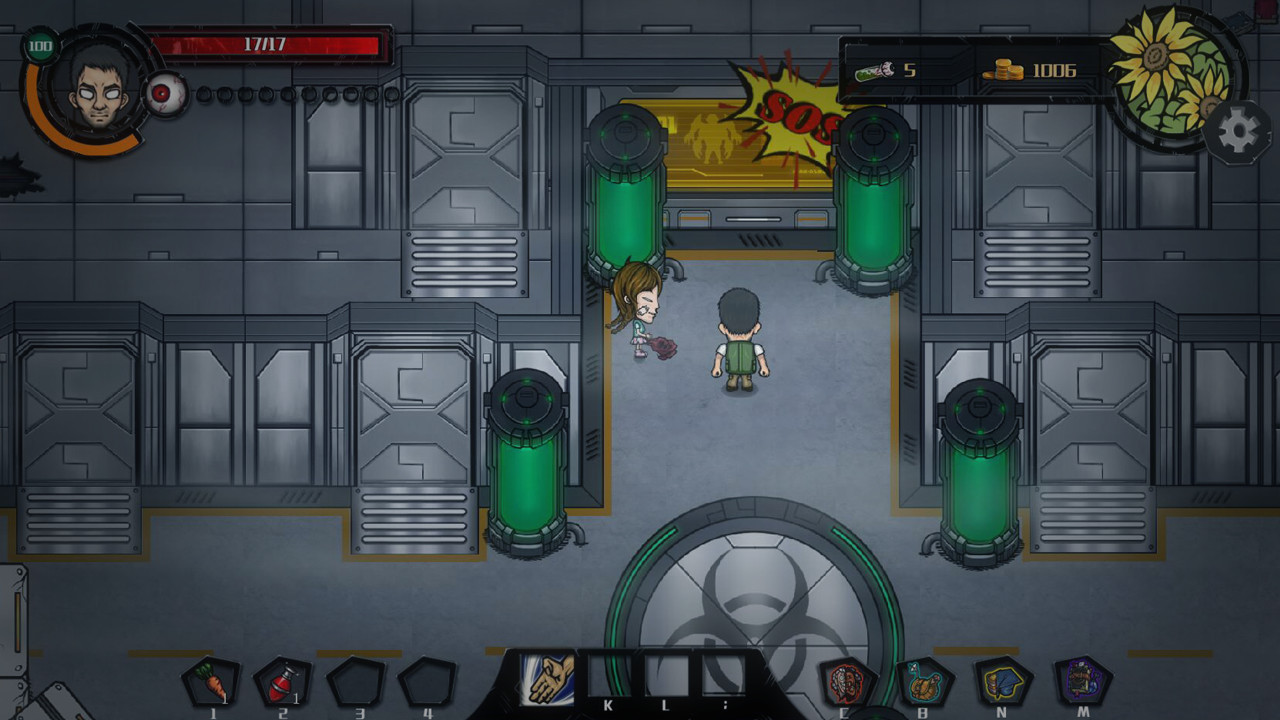Use the red grenade hotbar item
Screen dimensions: 1280x720
tap(282, 682)
